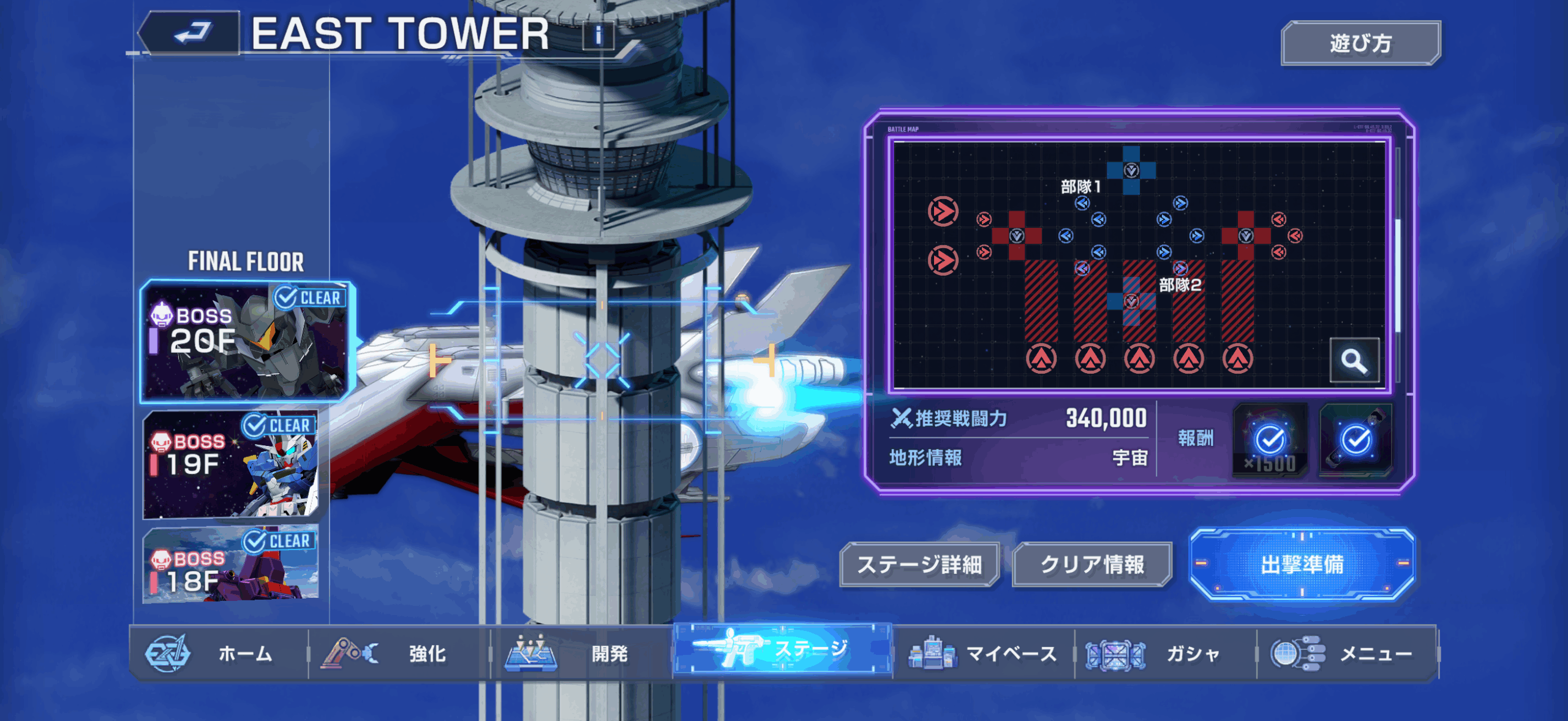Open the 強化 enhancement tab
Screen dimensions: 1568x721
[399, 654]
